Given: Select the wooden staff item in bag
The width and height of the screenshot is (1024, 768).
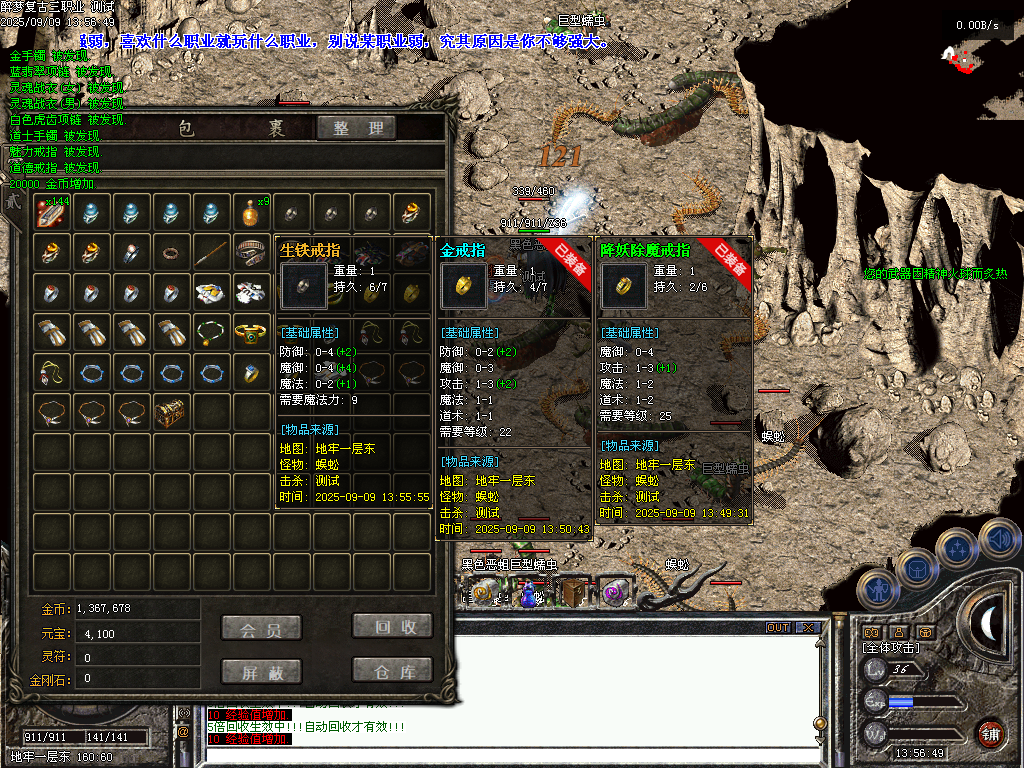Looking at the screenshot, I should click(211, 252).
